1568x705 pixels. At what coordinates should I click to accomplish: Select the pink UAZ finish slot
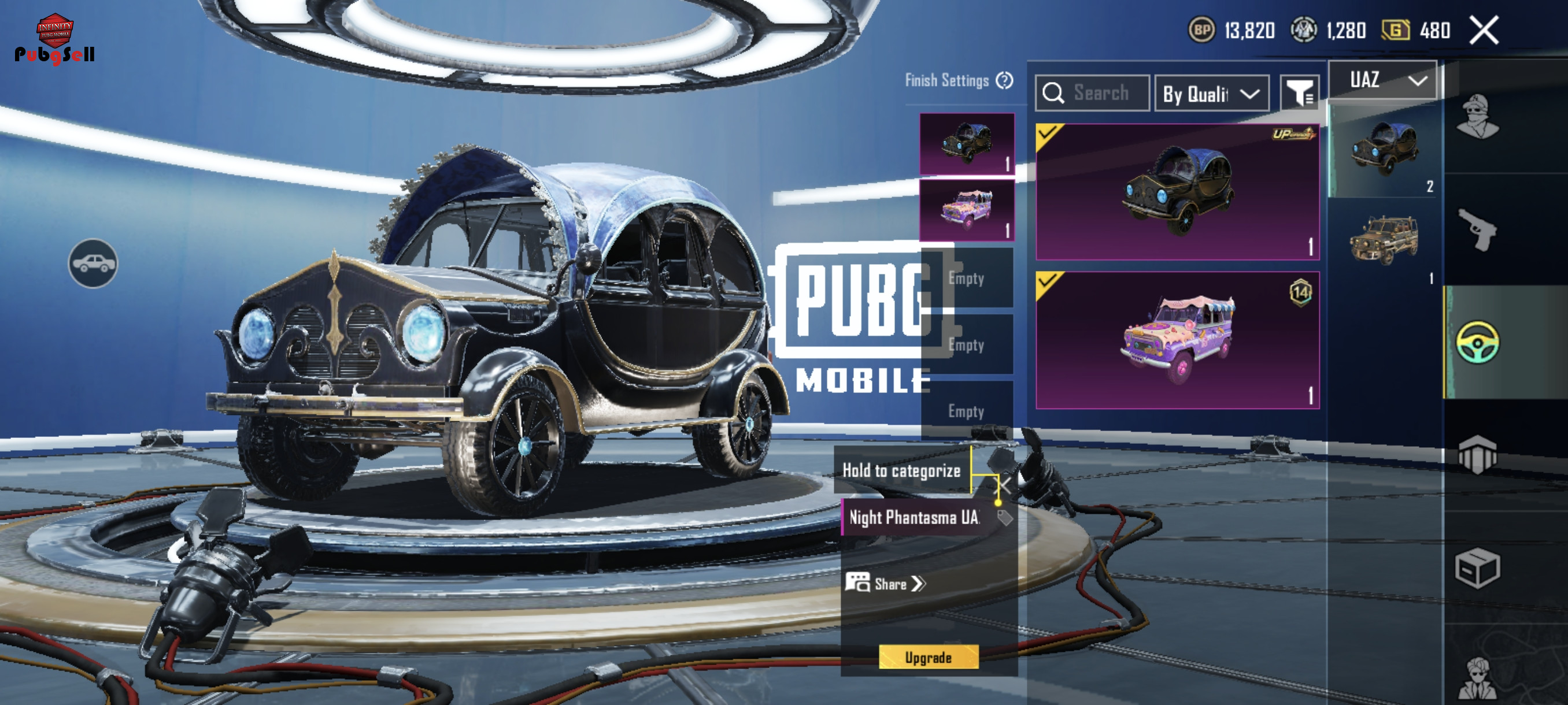point(967,210)
